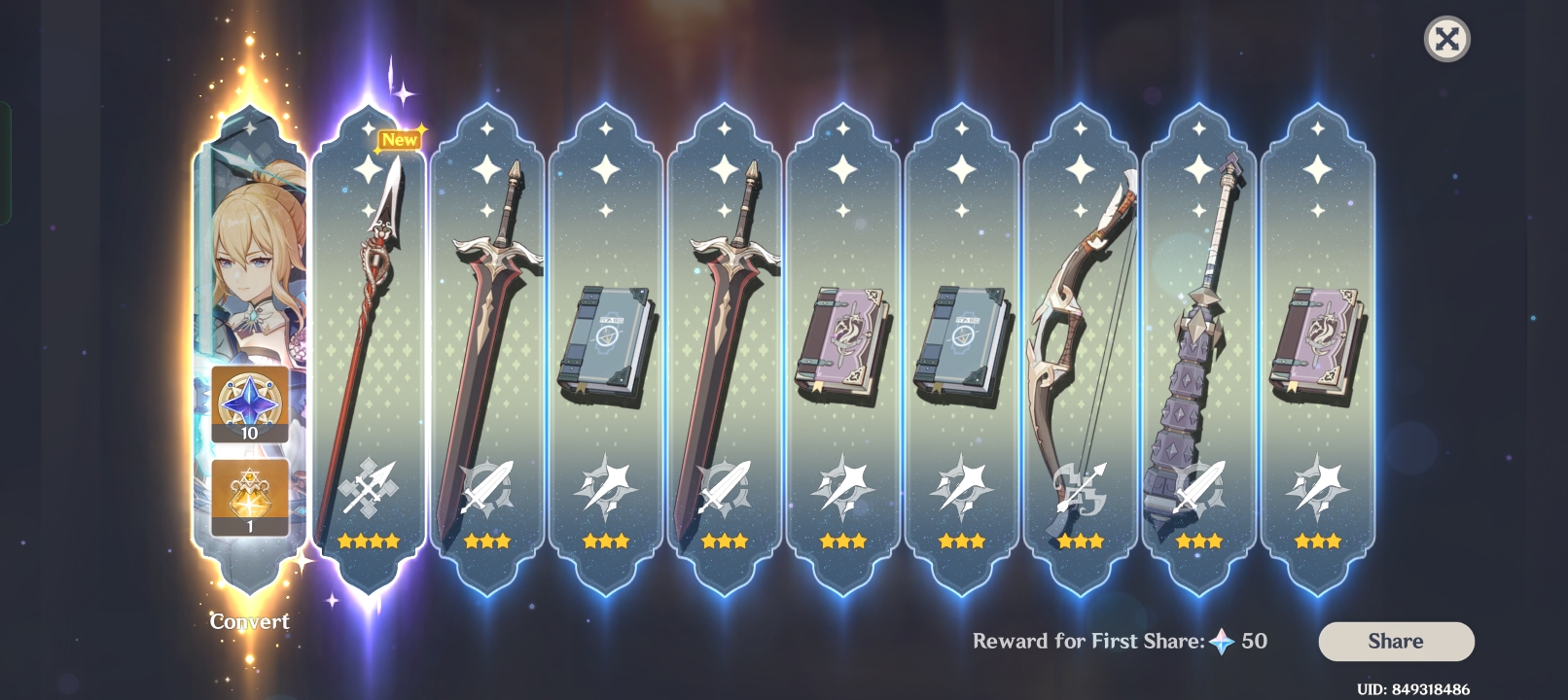Select the sword type icon on the fourth card
The height and width of the screenshot is (700, 1568).
click(x=726, y=486)
